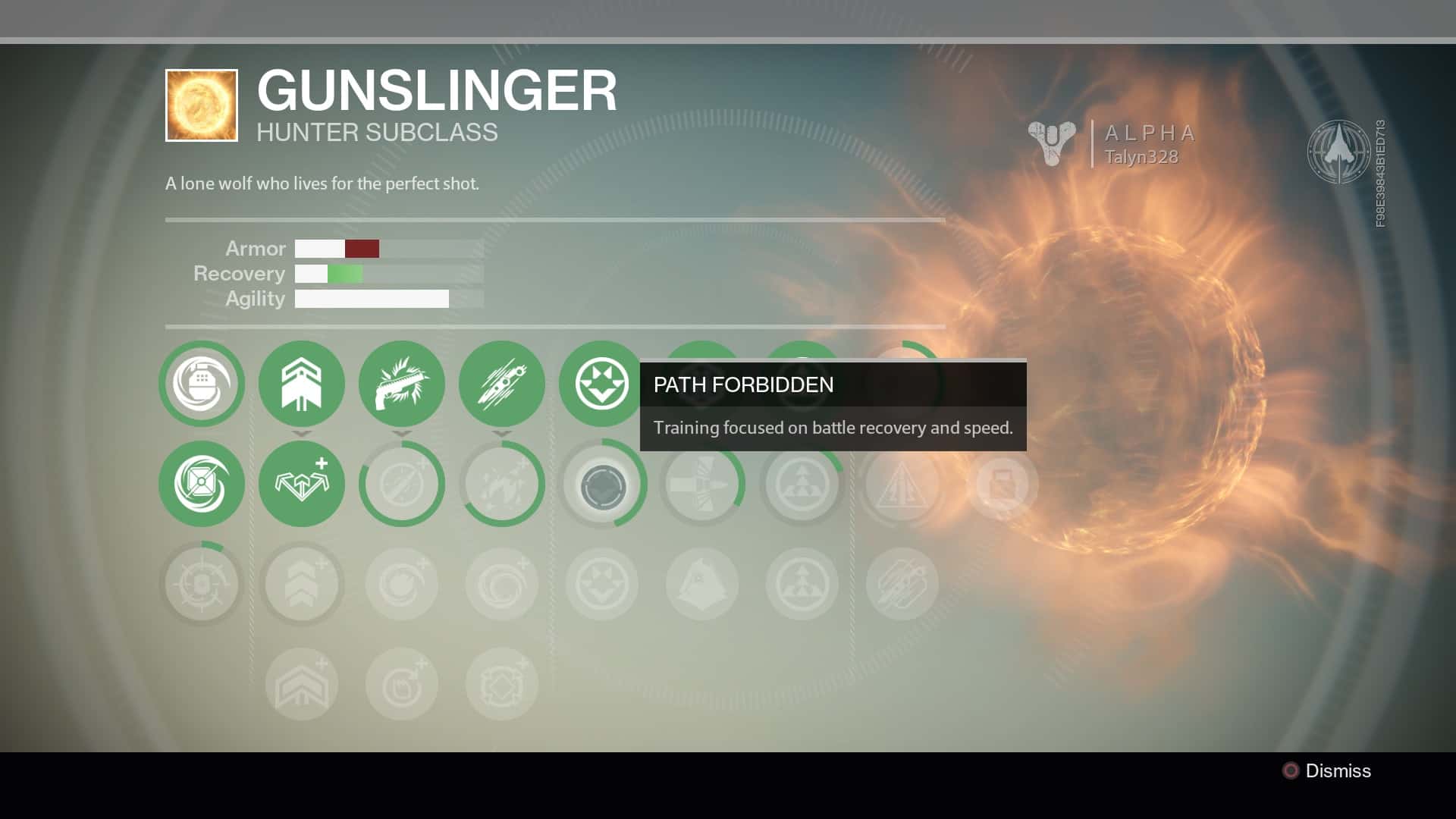Select the dark grey circular node
Viewport: 1456px width, 819px height.
[x=603, y=486]
